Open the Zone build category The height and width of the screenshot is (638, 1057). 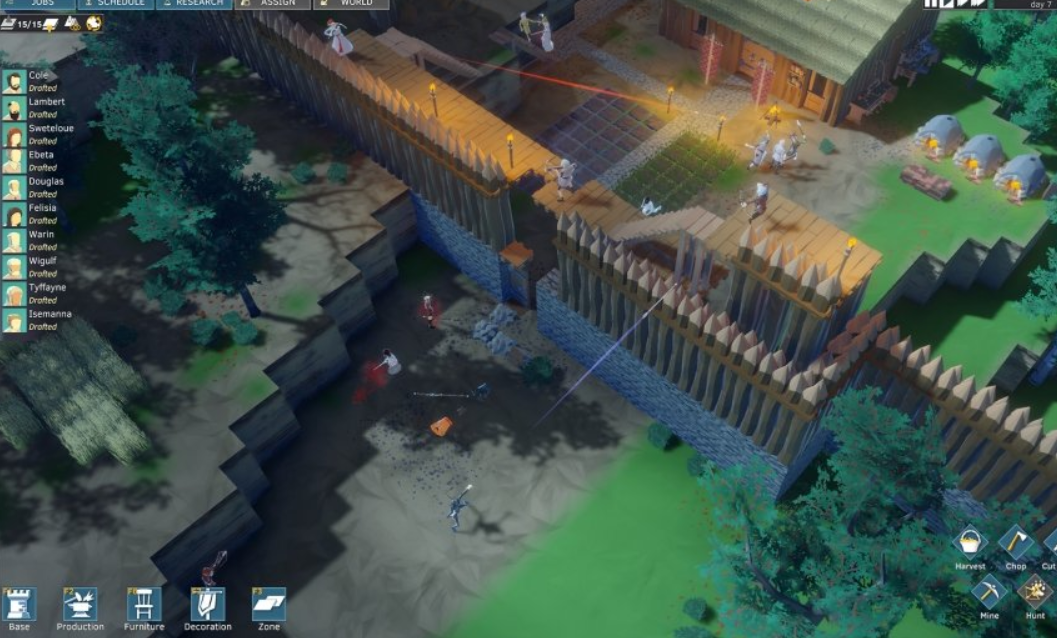tap(269, 605)
